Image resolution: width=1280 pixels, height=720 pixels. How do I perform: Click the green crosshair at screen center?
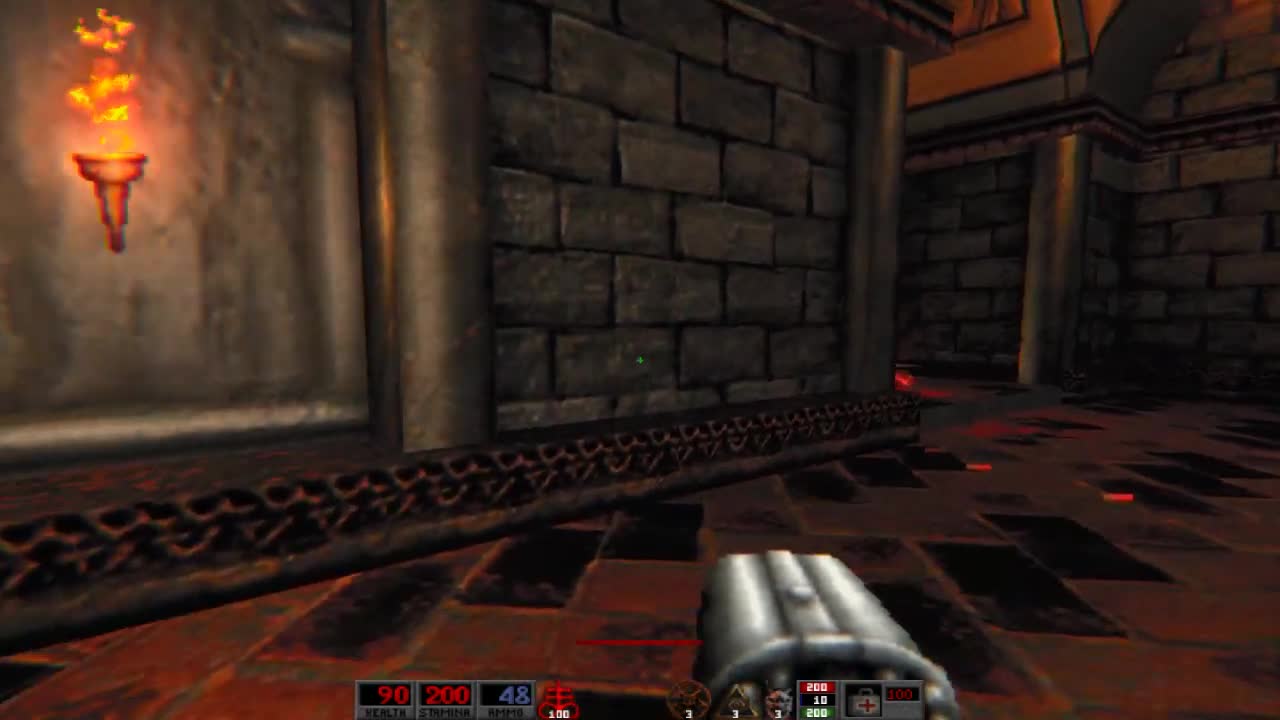pos(639,360)
